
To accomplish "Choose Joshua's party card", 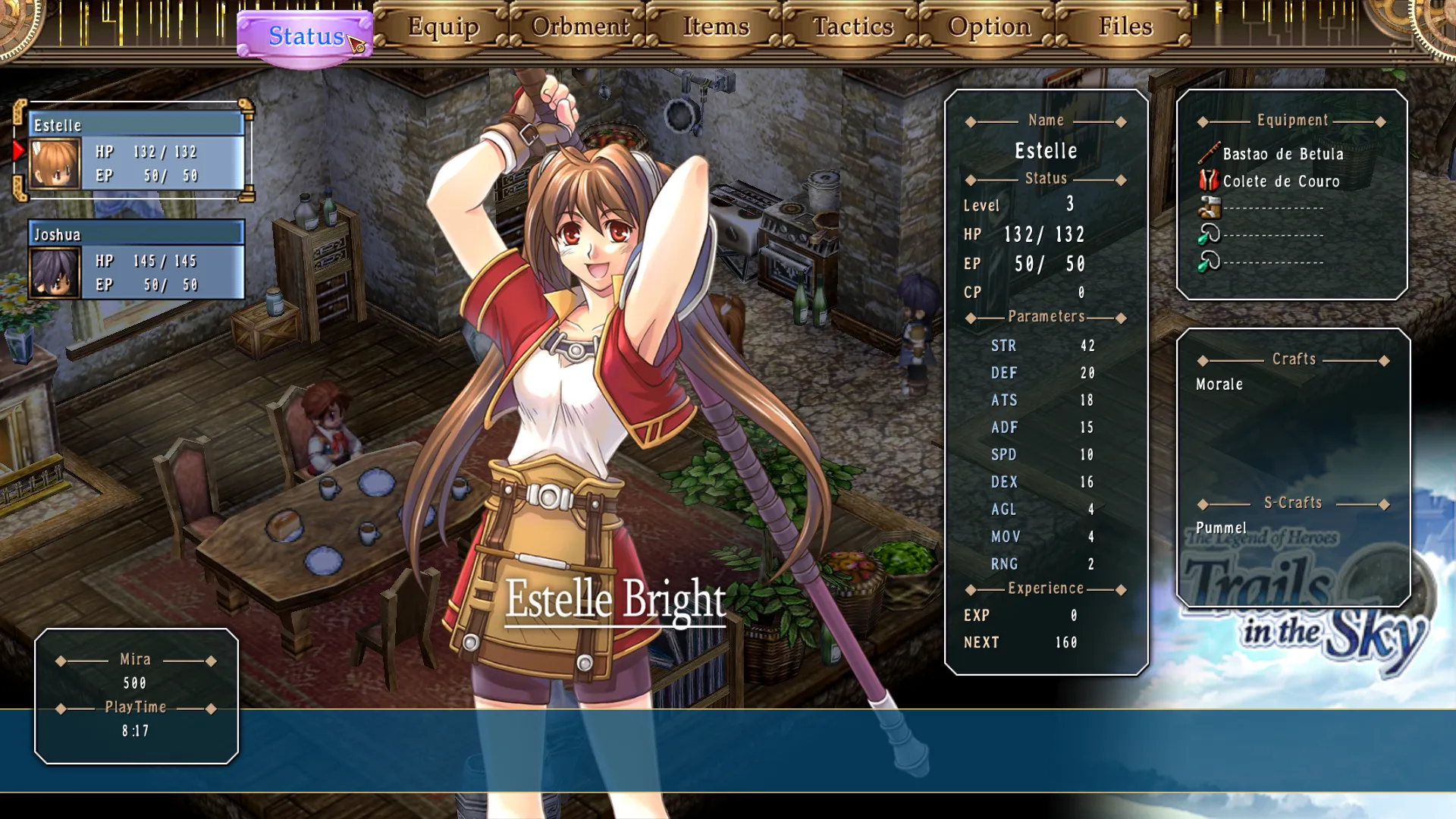I will (136, 260).
